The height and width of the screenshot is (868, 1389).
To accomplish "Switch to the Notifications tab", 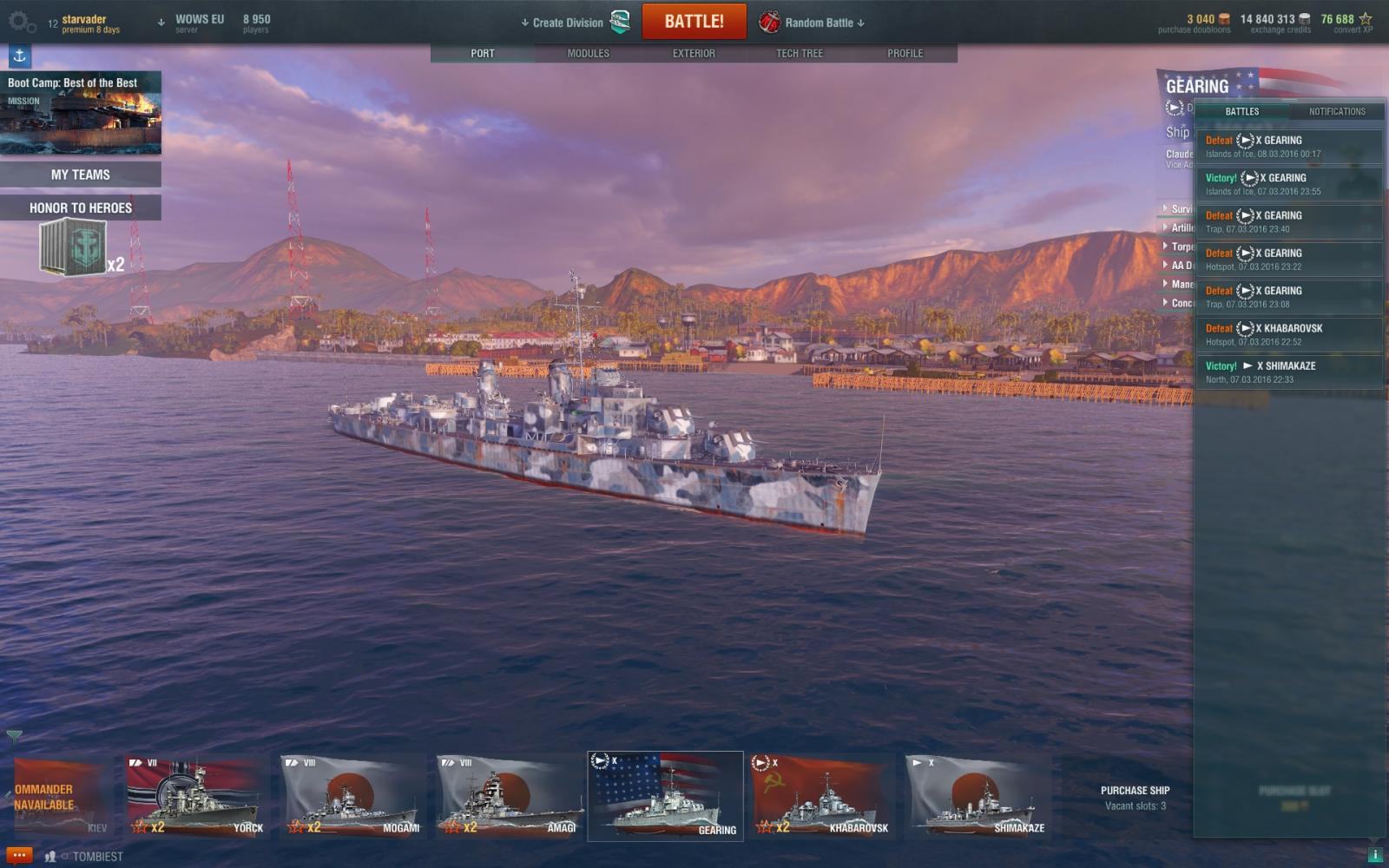I will [1337, 111].
